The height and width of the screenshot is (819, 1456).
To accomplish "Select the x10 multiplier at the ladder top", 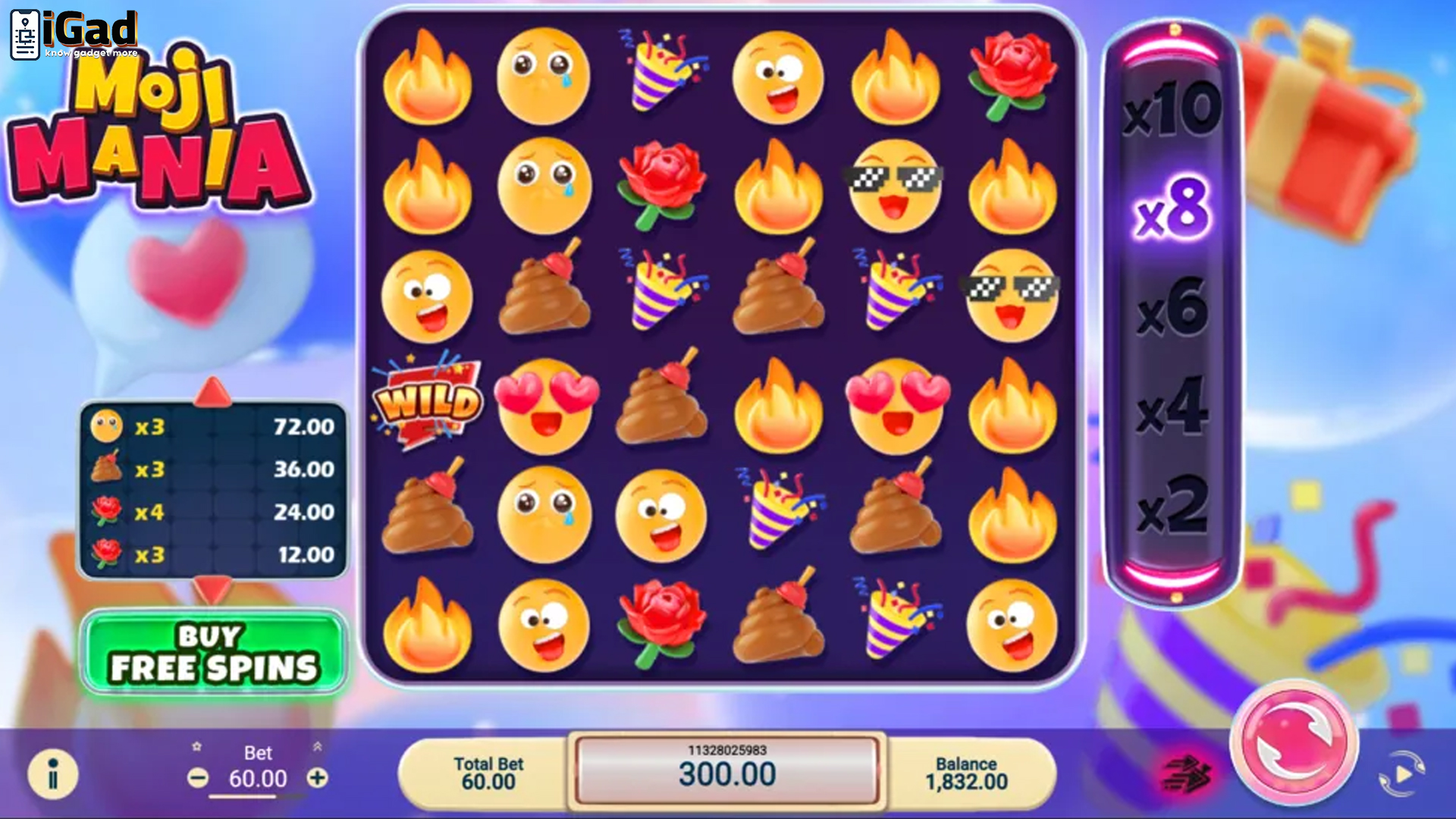I will 1174,110.
